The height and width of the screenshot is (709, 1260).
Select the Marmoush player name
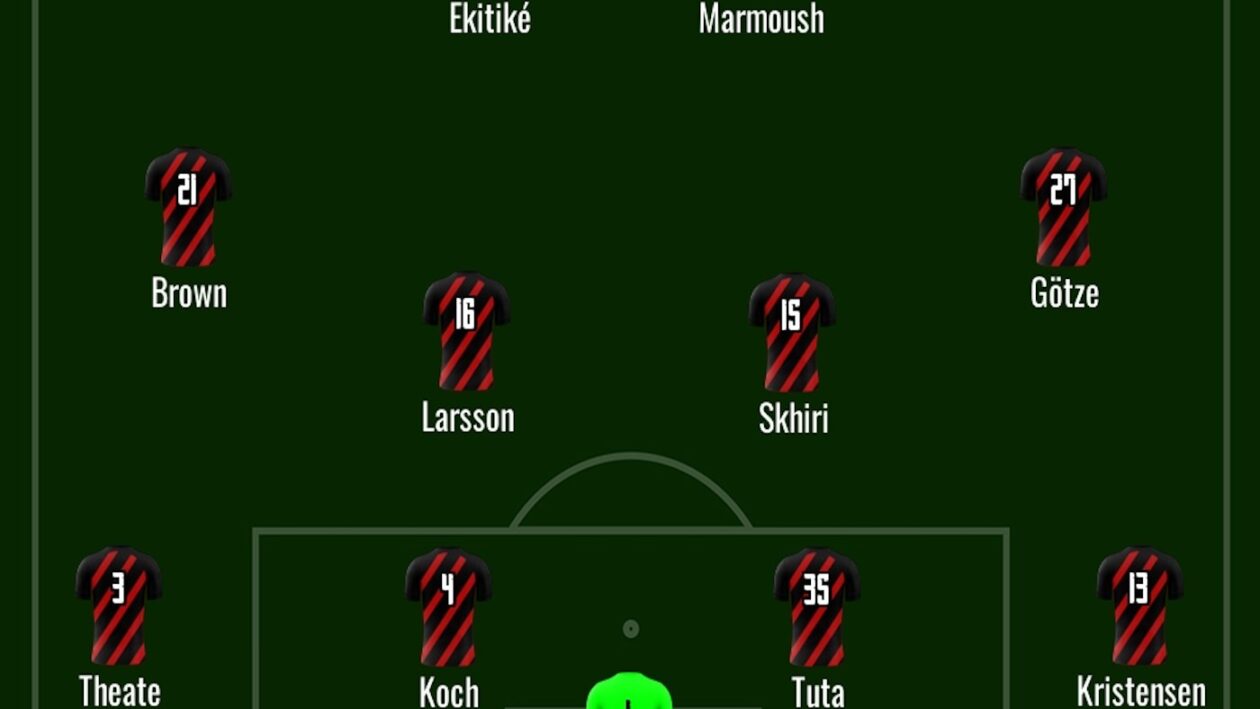(x=761, y=19)
